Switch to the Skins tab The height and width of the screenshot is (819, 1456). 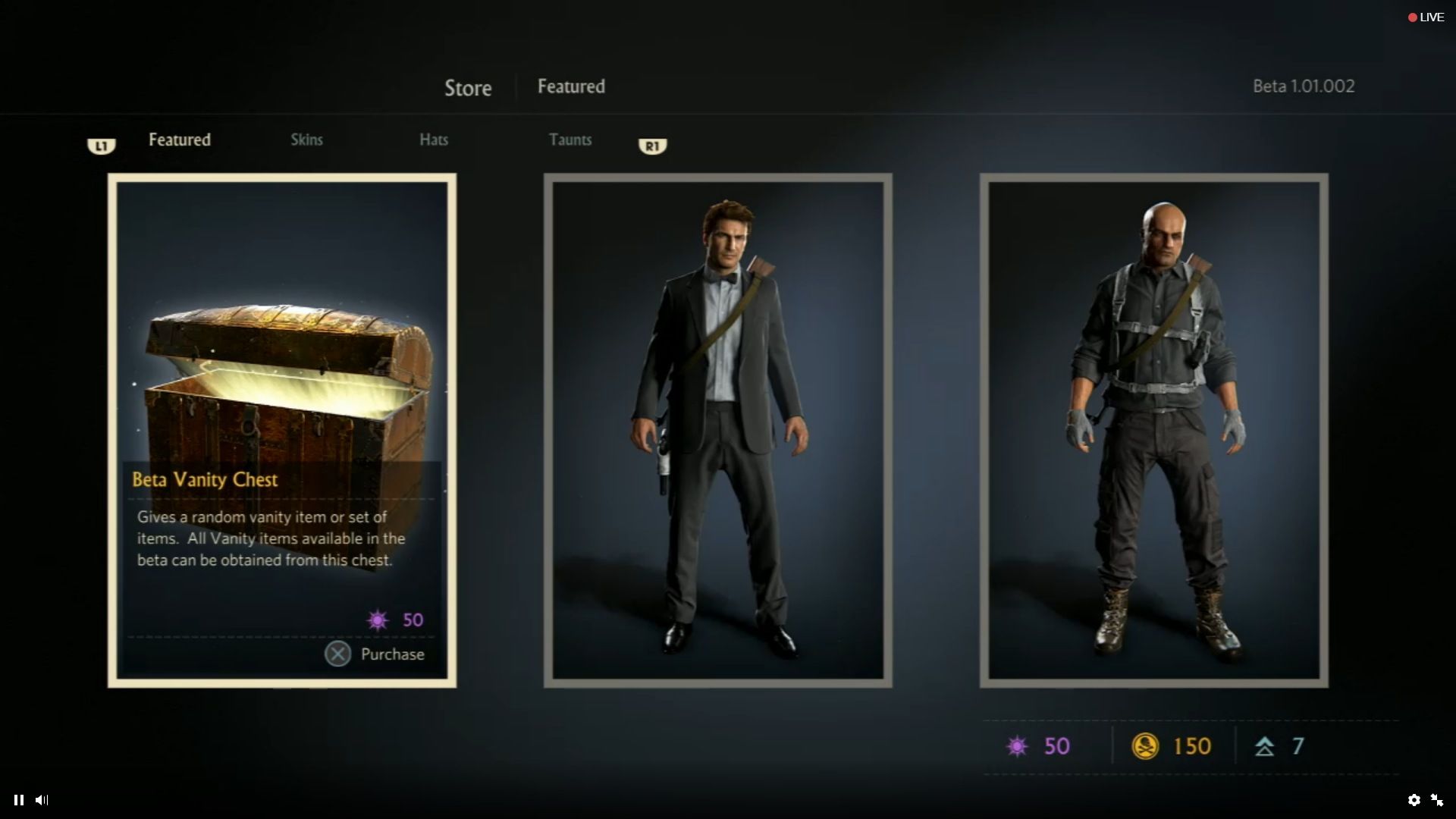[x=306, y=140]
